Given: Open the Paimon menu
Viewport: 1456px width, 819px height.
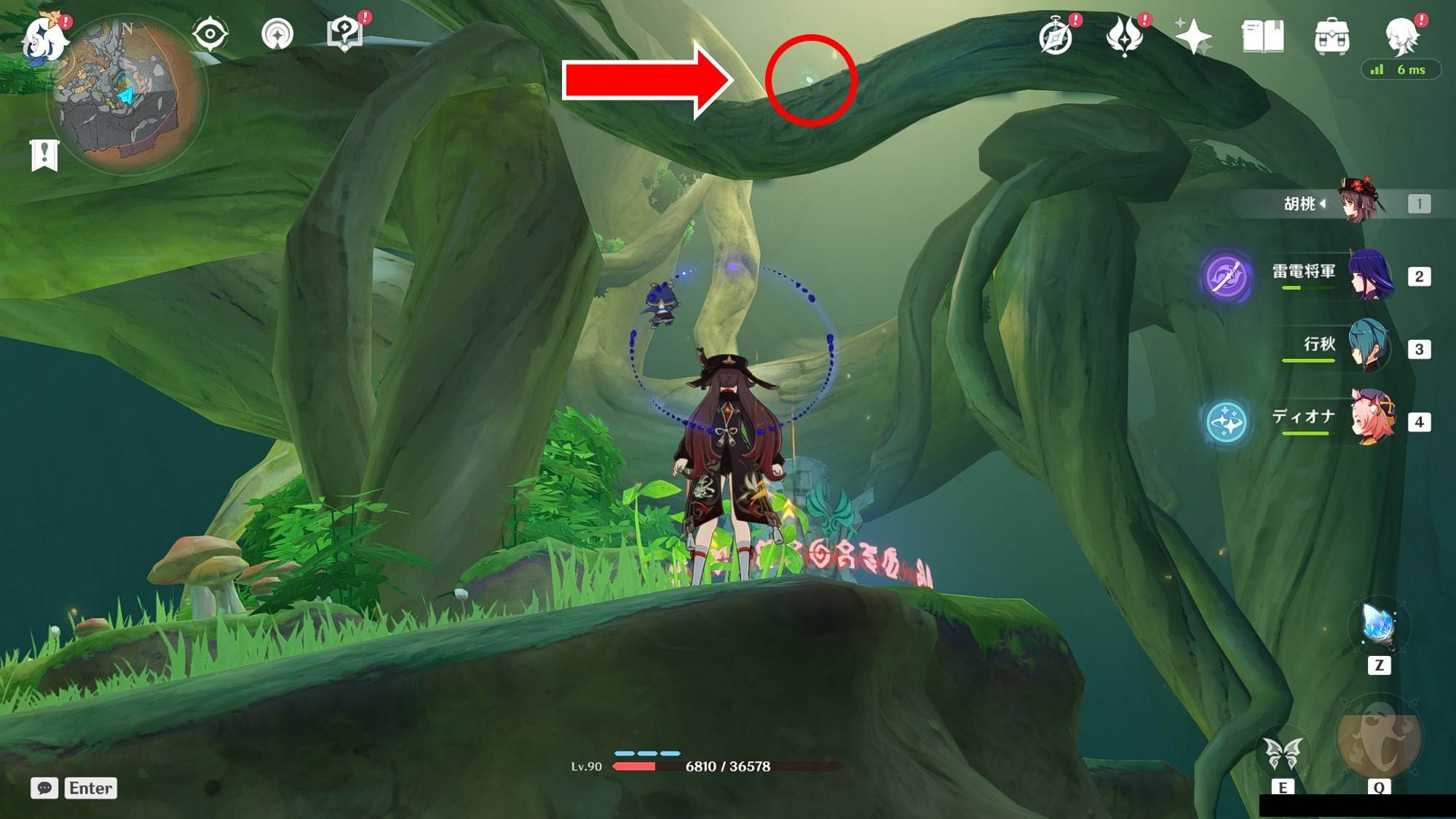Looking at the screenshot, I should [x=45, y=38].
